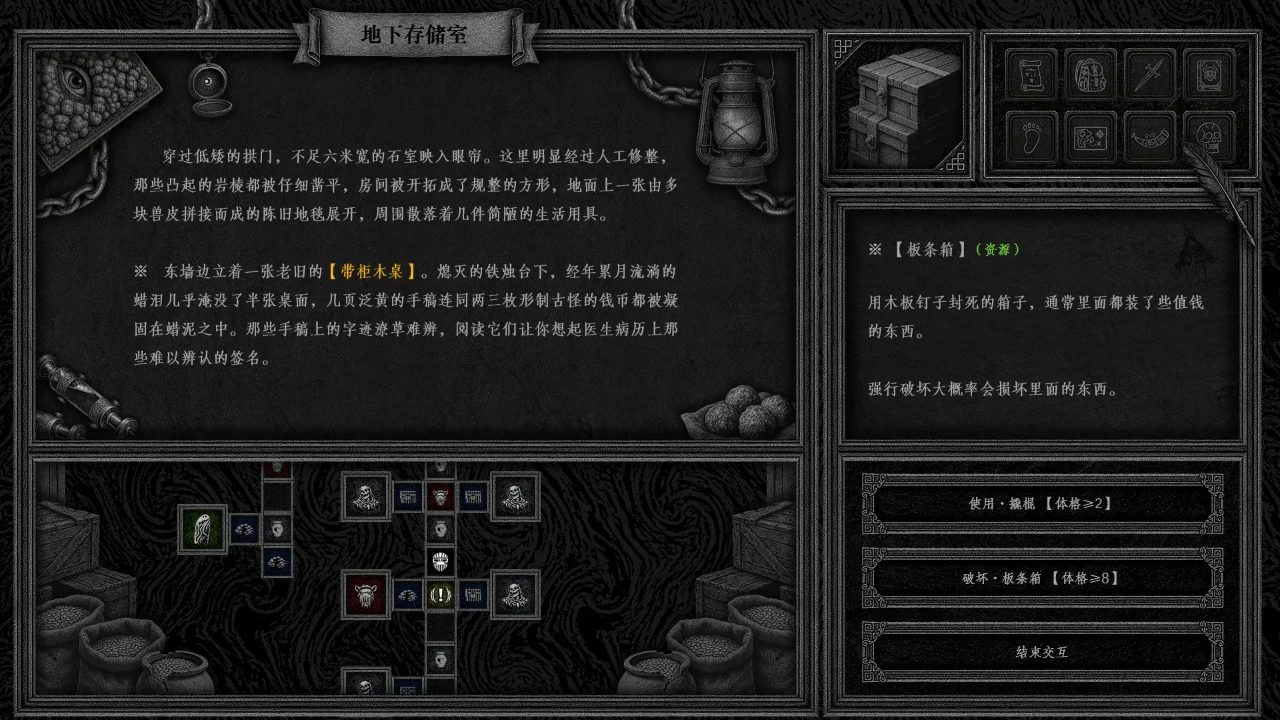Select the white mask tile on the map

tap(438, 561)
